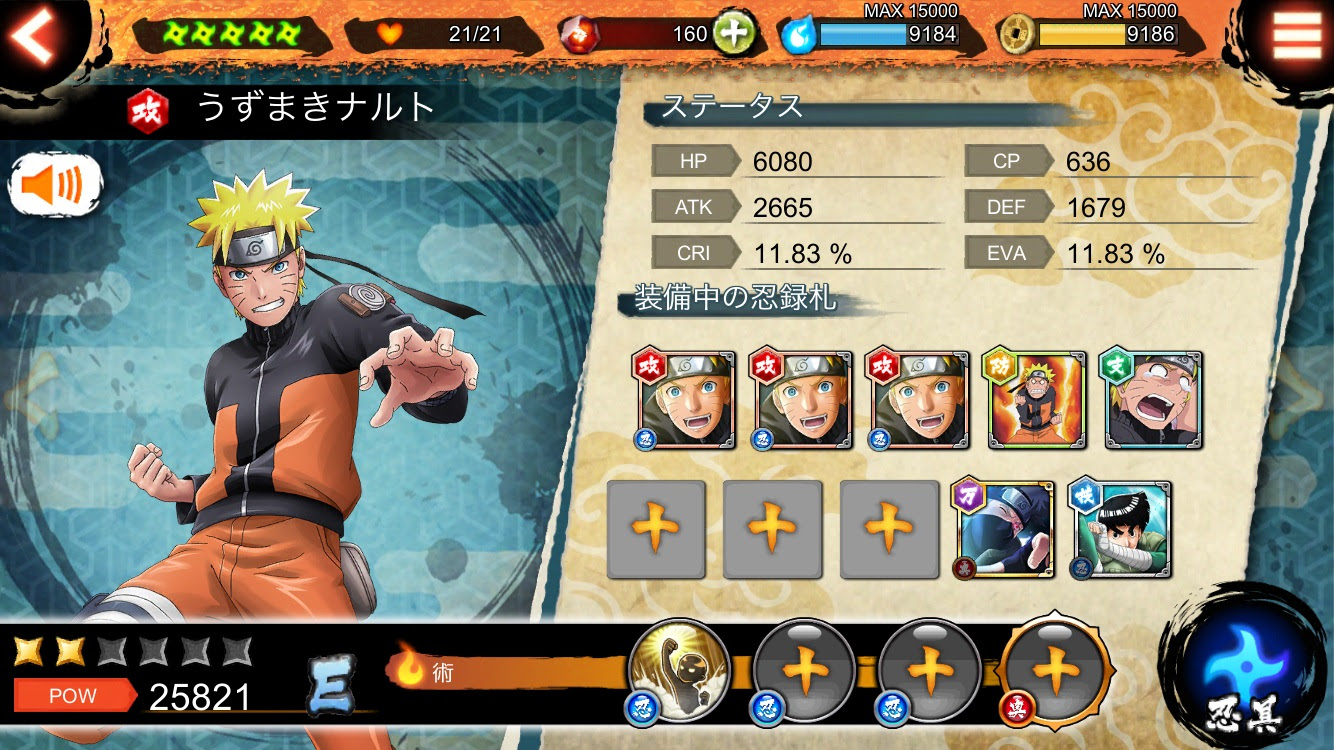Tap the red attack-type icon by the name
This screenshot has height=750, width=1334.
[x=147, y=110]
